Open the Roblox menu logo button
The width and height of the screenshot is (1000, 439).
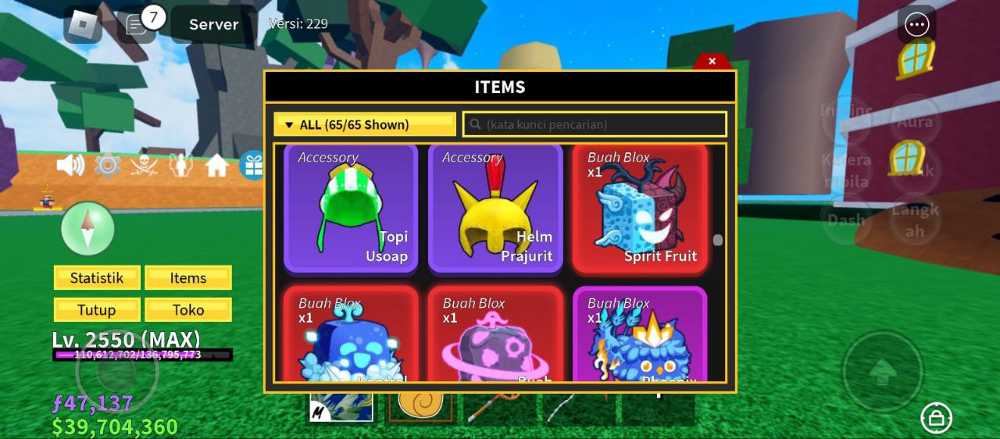click(x=82, y=25)
